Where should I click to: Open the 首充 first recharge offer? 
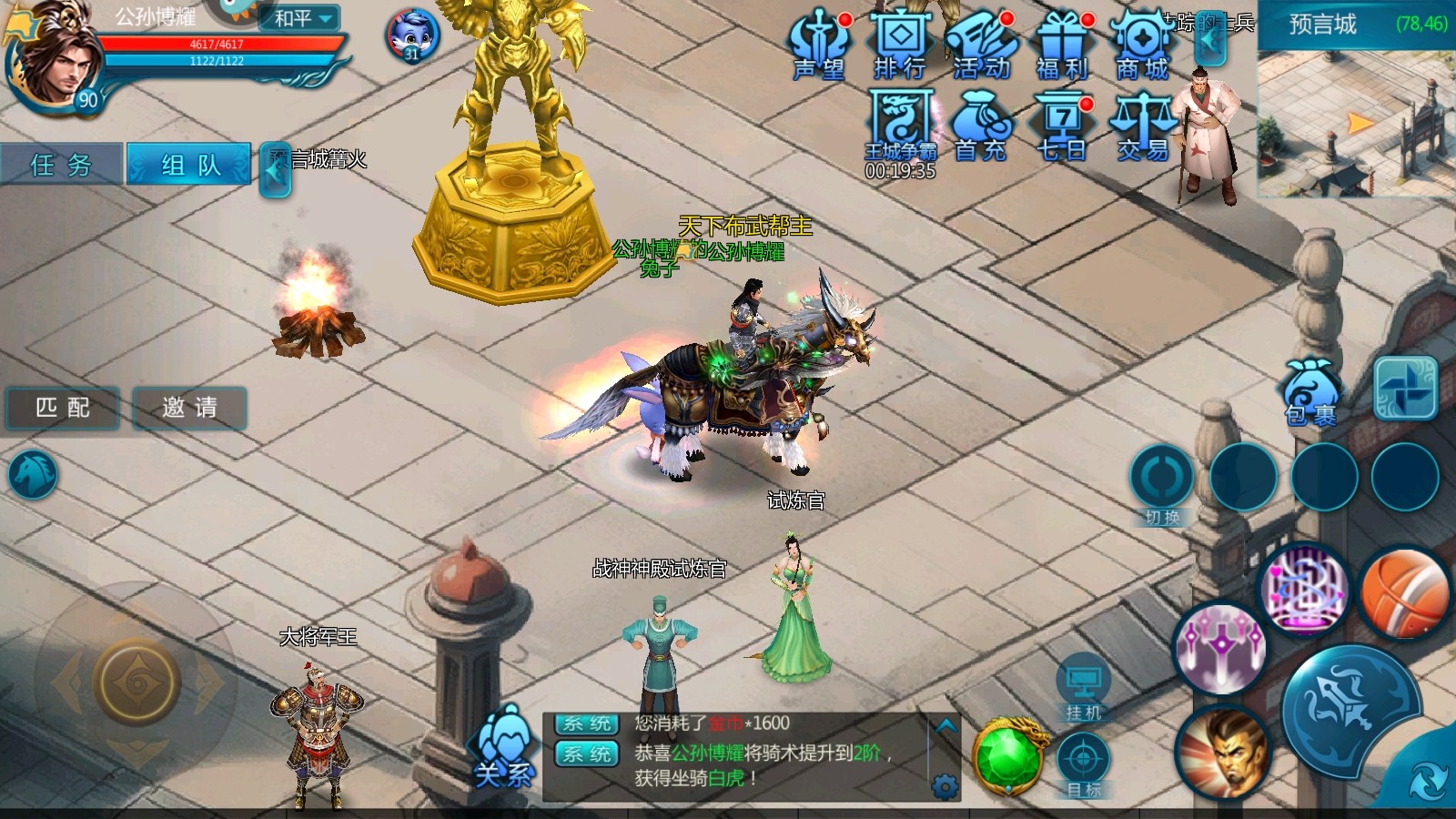coord(981,126)
